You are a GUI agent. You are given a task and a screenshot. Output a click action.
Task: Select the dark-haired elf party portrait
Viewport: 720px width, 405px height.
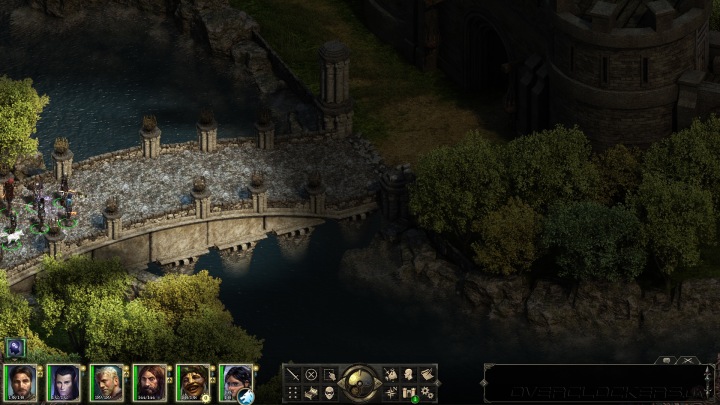pyautogui.click(x=63, y=382)
